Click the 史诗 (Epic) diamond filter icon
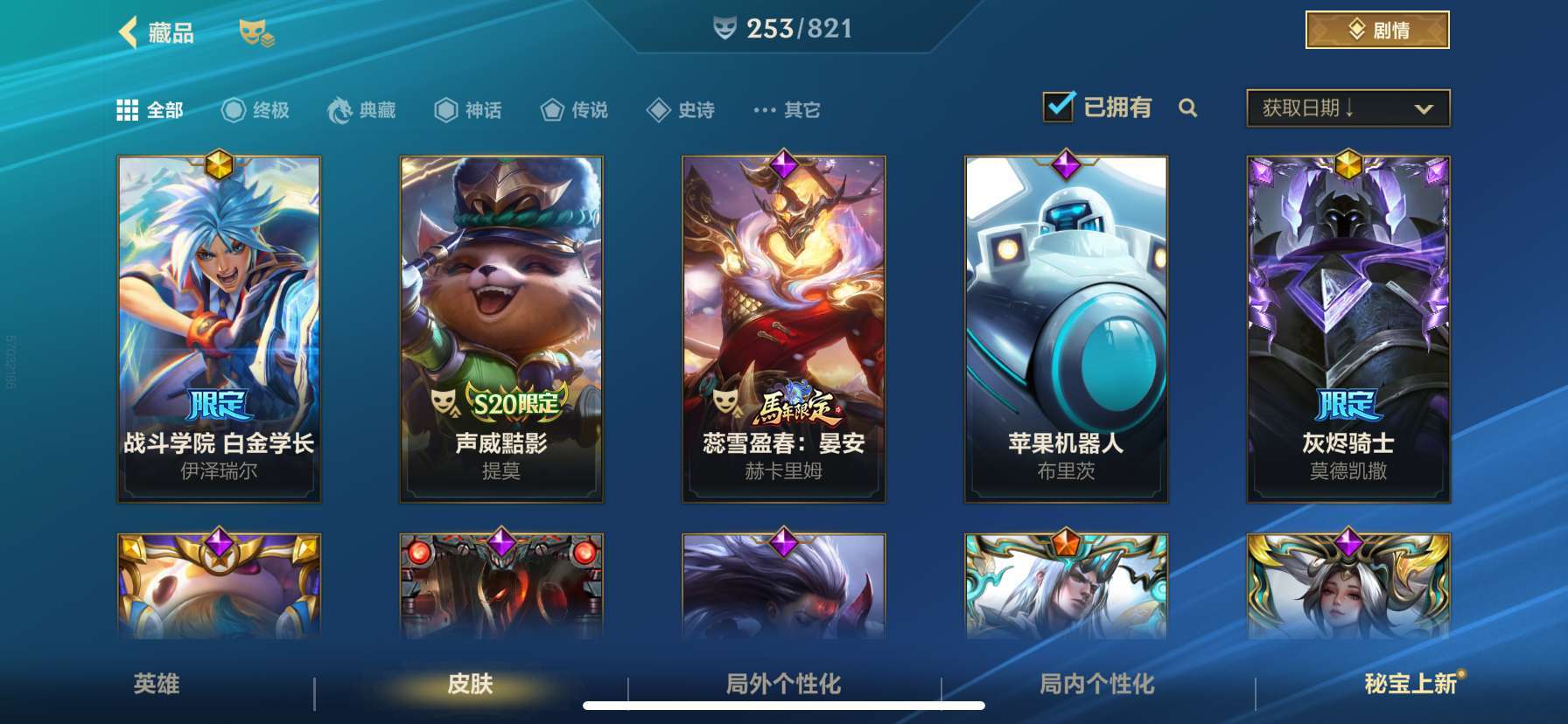 pos(659,110)
